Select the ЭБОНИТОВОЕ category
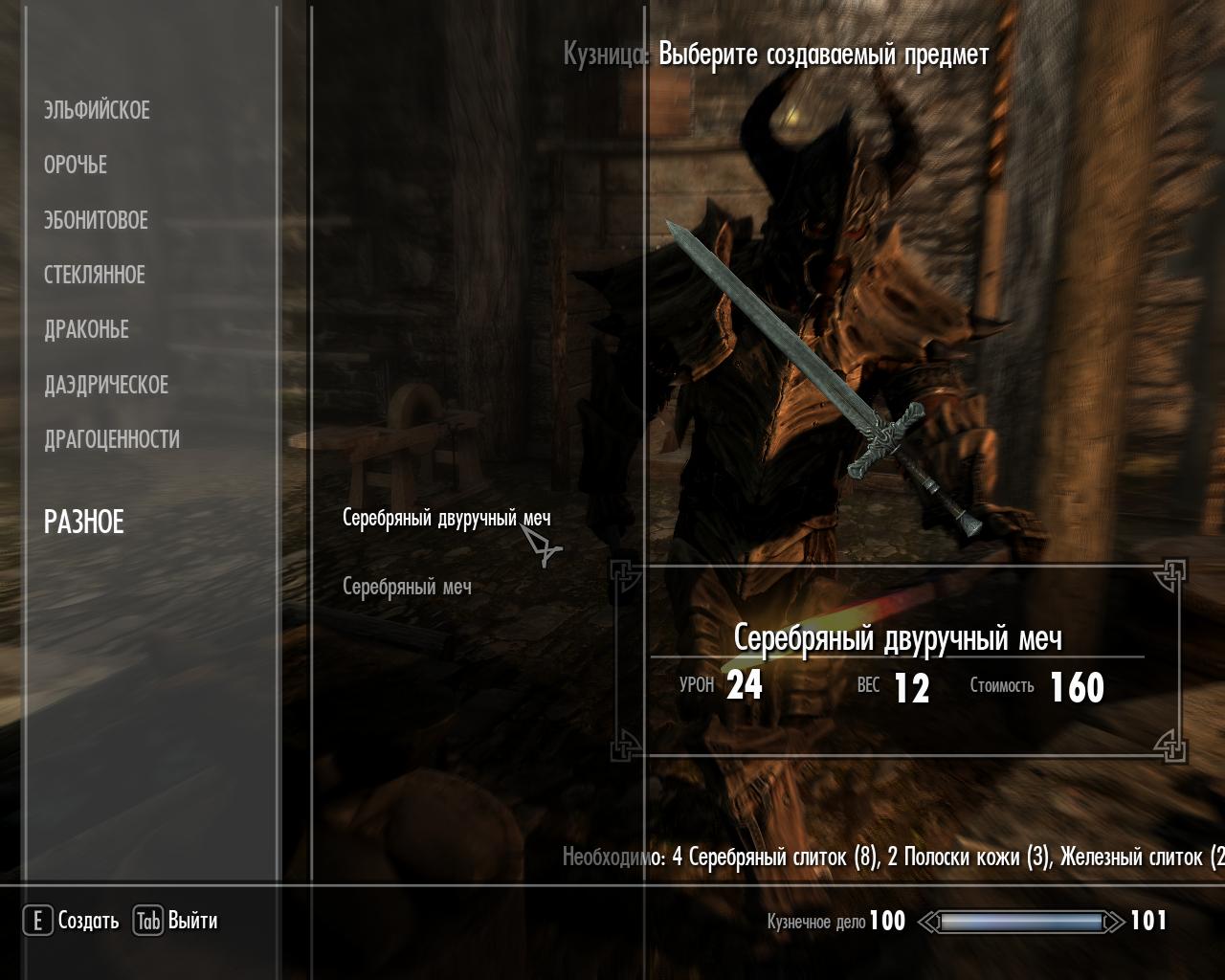The height and width of the screenshot is (980, 1225). (95, 219)
